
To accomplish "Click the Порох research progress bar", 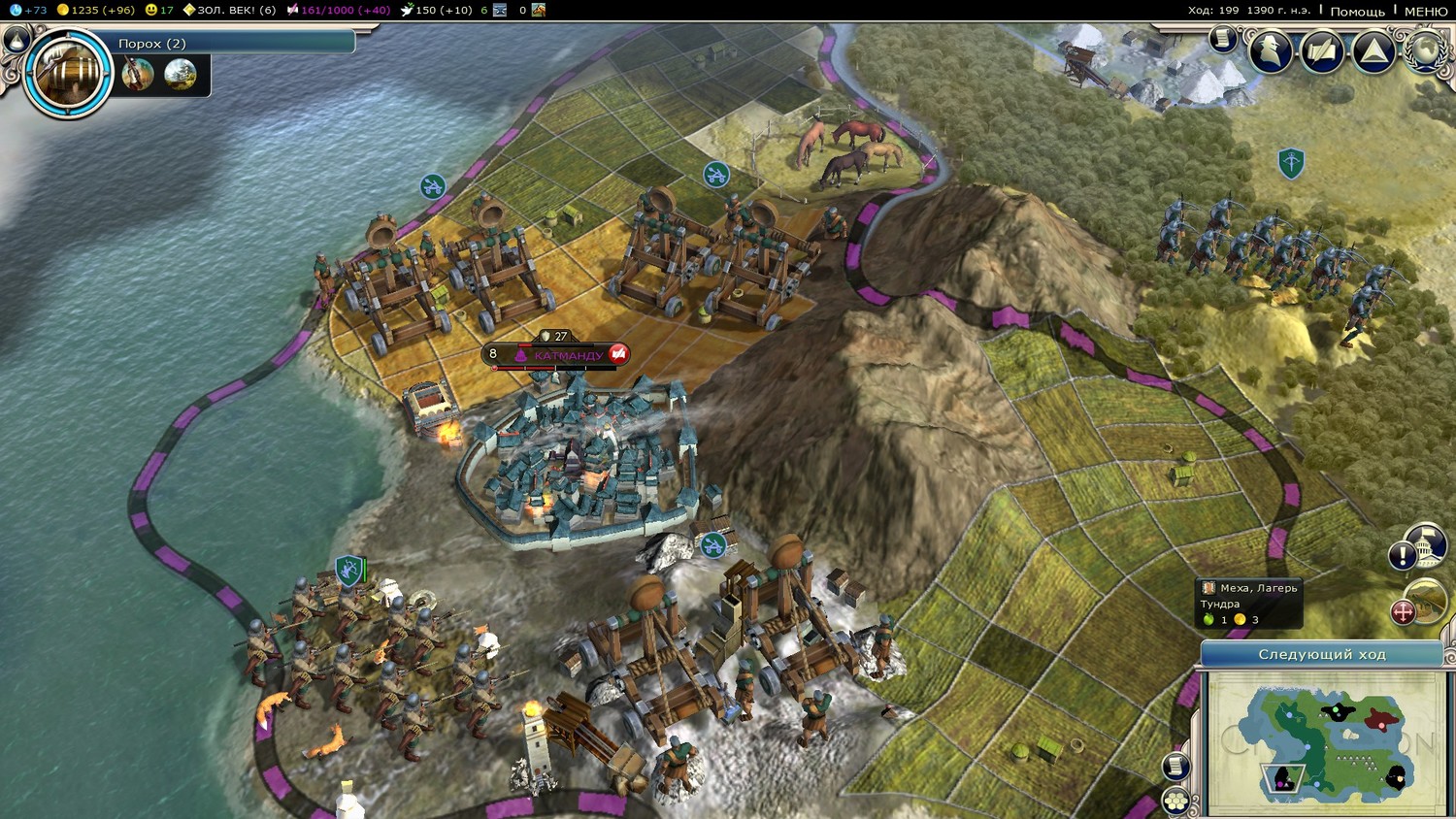I will 233,43.
